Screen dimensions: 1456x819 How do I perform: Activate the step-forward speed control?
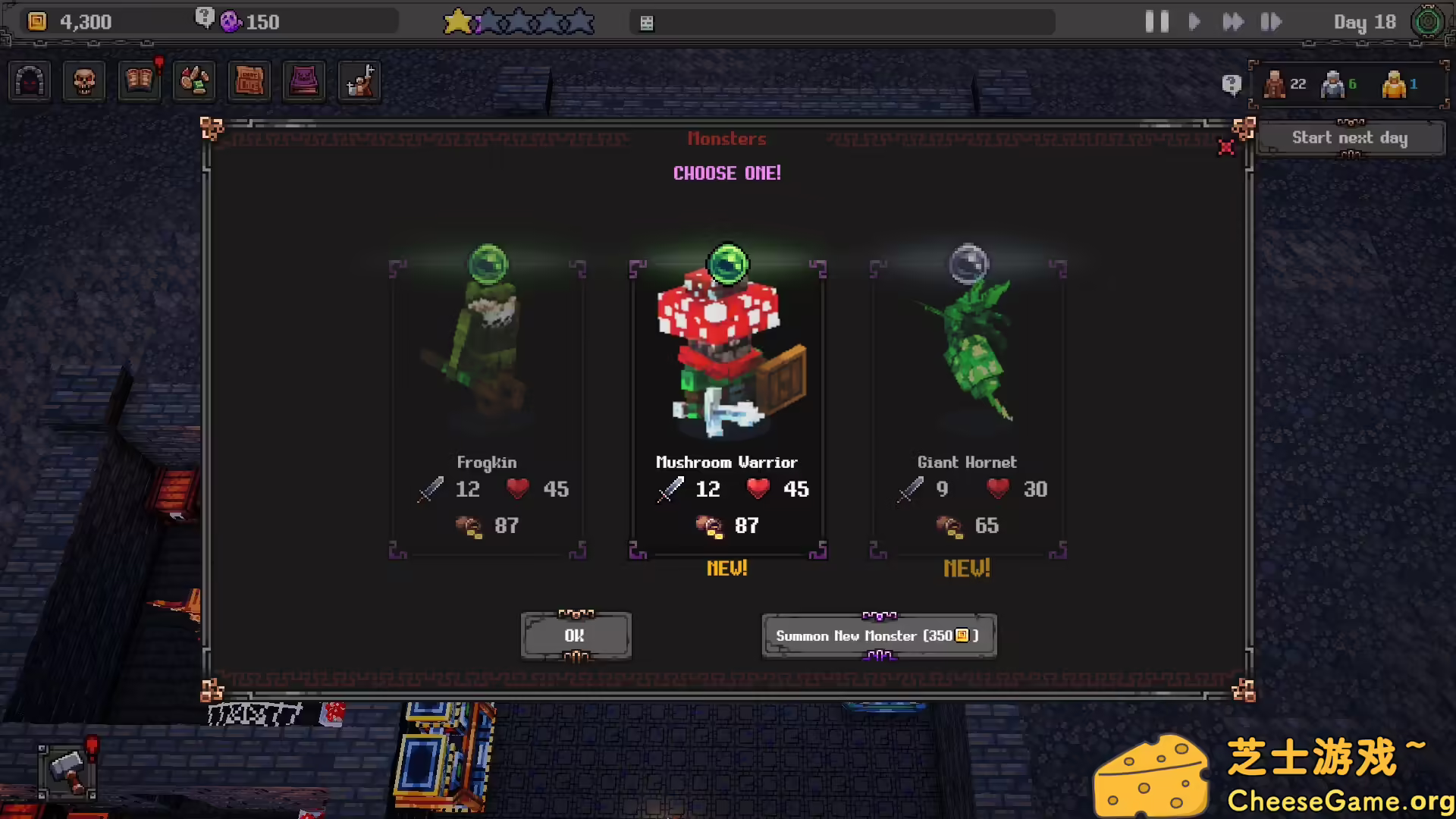[x=1271, y=22]
